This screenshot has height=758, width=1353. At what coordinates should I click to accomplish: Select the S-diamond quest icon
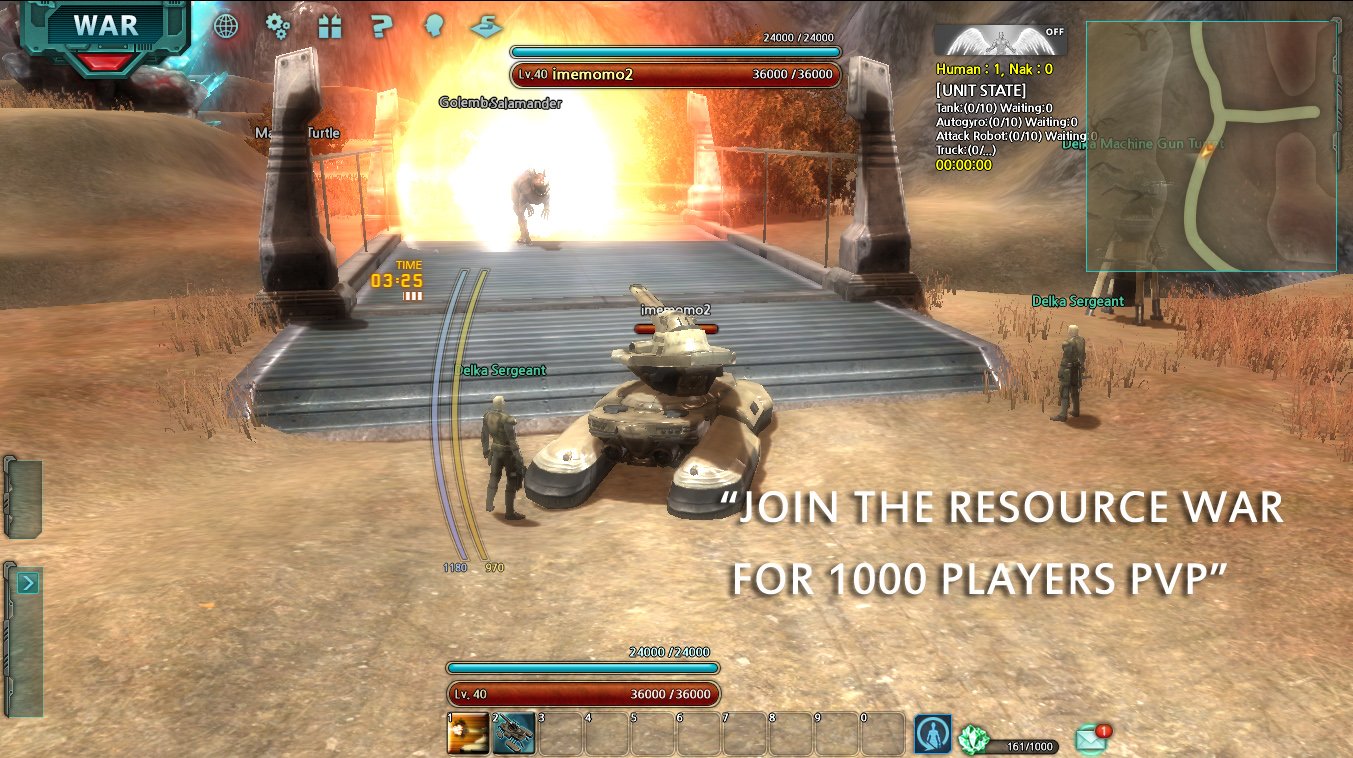tap(487, 27)
